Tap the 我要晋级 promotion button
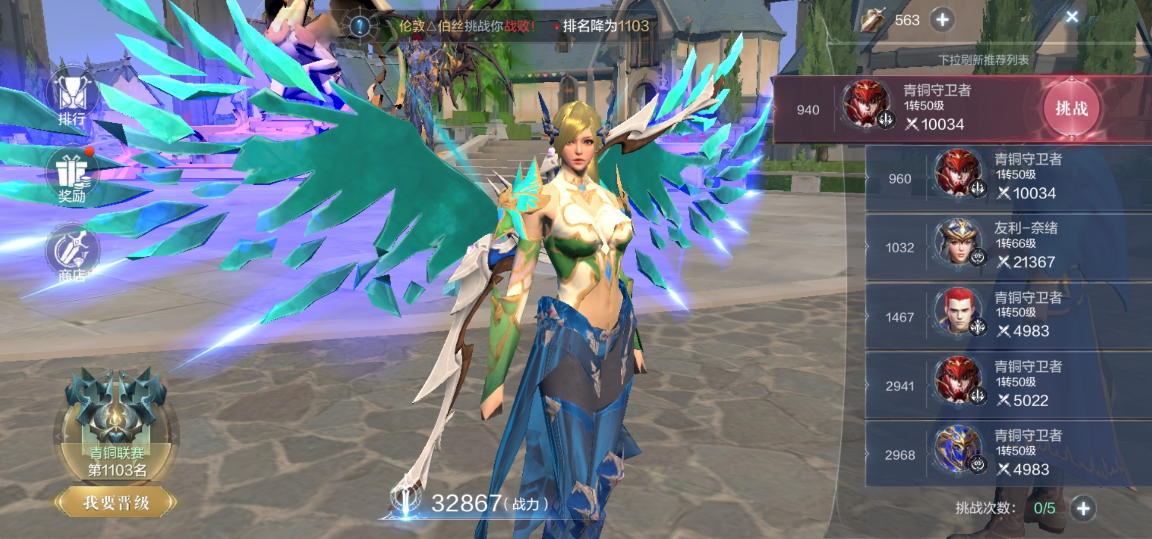 coord(116,503)
